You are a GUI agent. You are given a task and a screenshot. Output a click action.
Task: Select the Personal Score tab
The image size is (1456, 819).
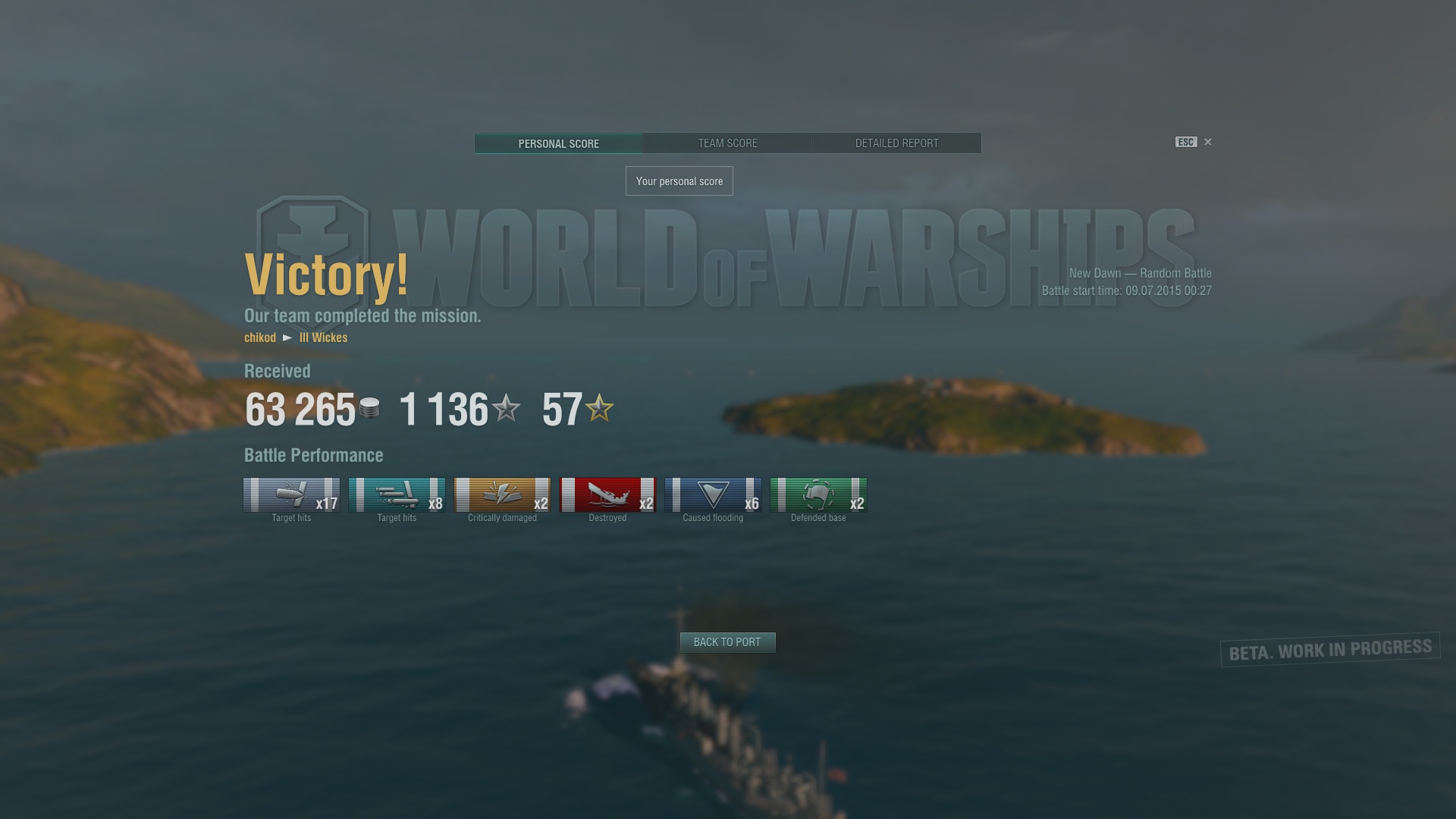[x=558, y=143]
